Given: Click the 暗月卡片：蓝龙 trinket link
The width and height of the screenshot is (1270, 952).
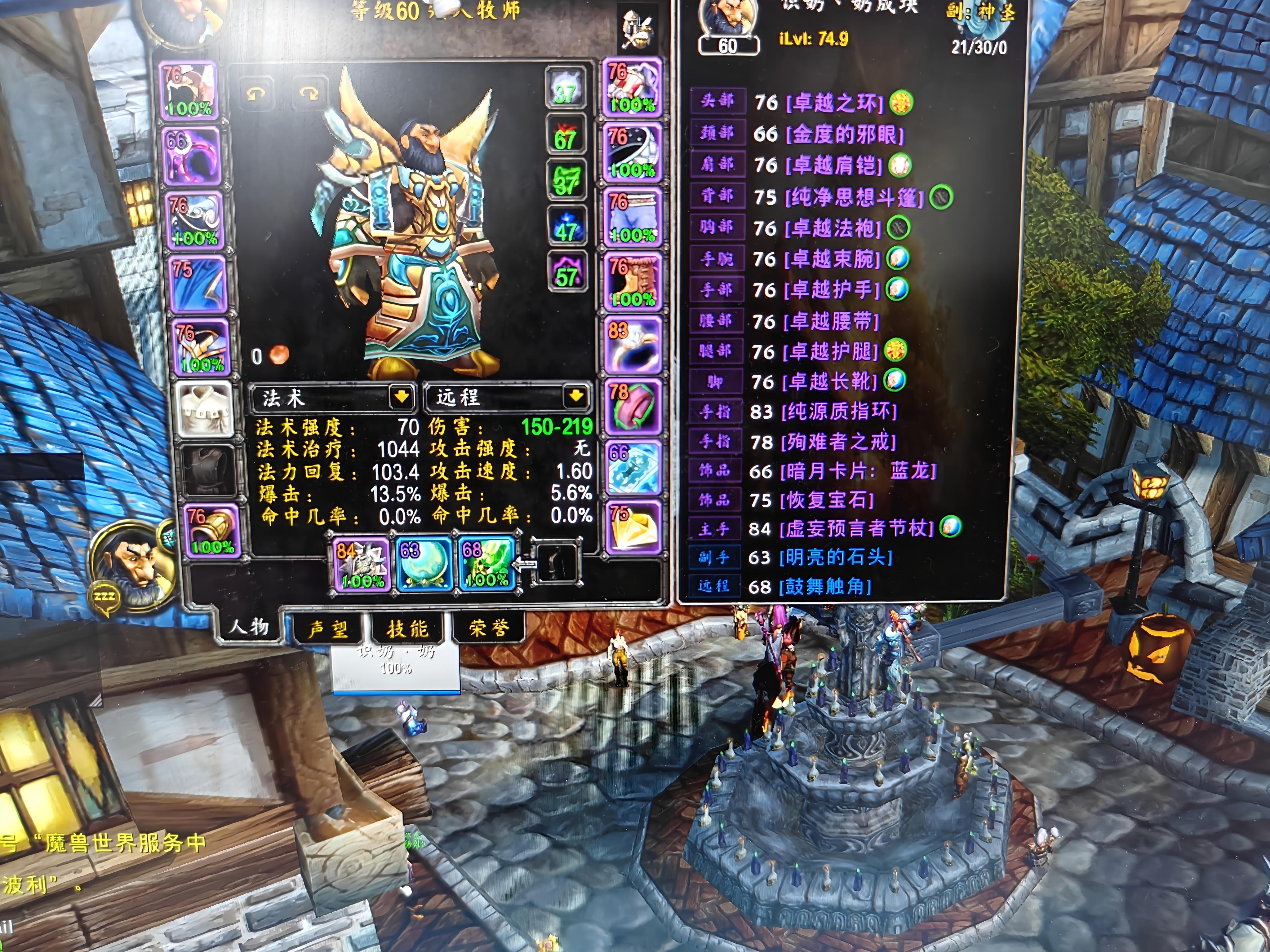Looking at the screenshot, I should click(x=858, y=471).
